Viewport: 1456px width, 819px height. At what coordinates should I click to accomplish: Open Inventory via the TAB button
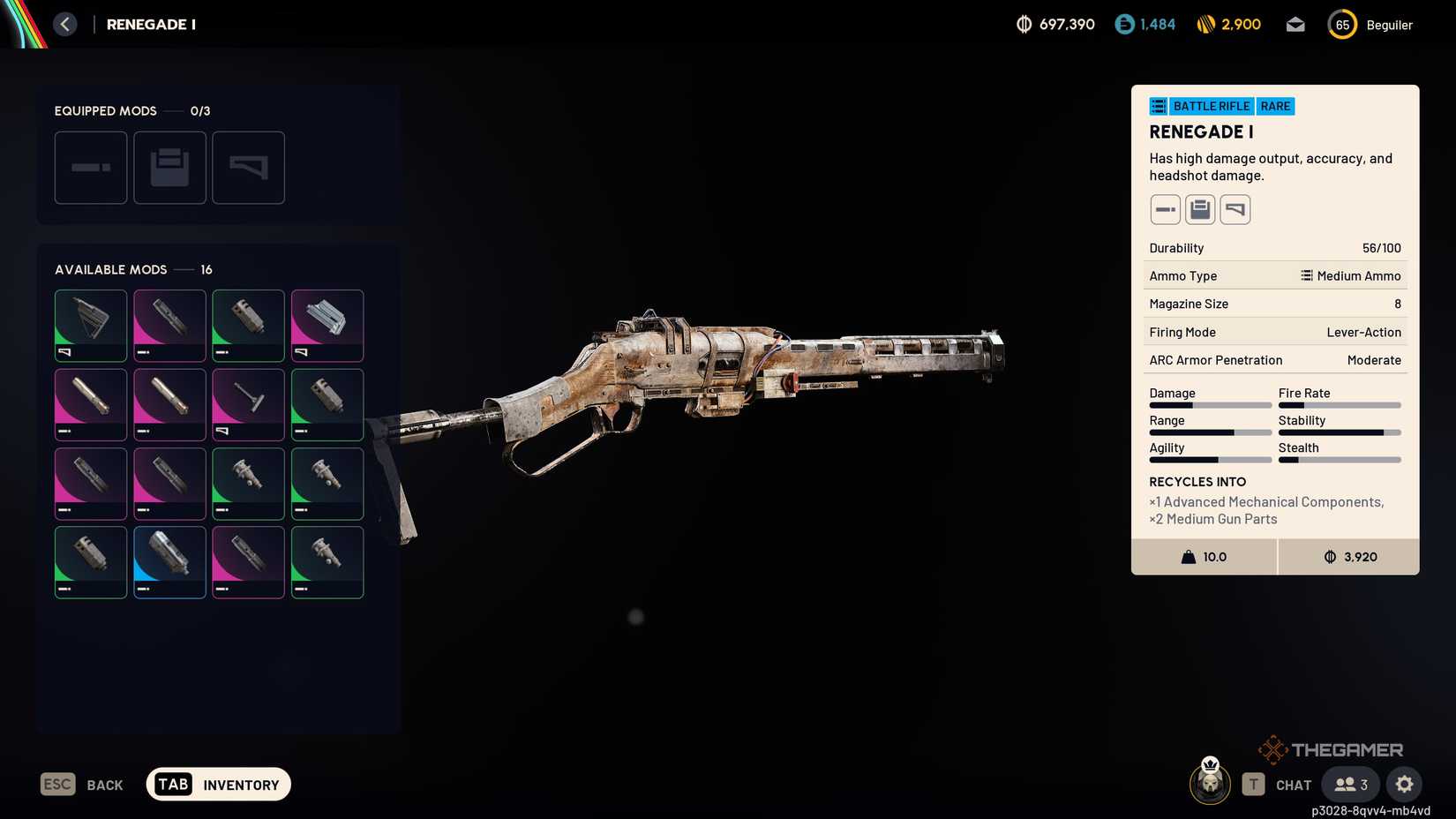point(217,784)
